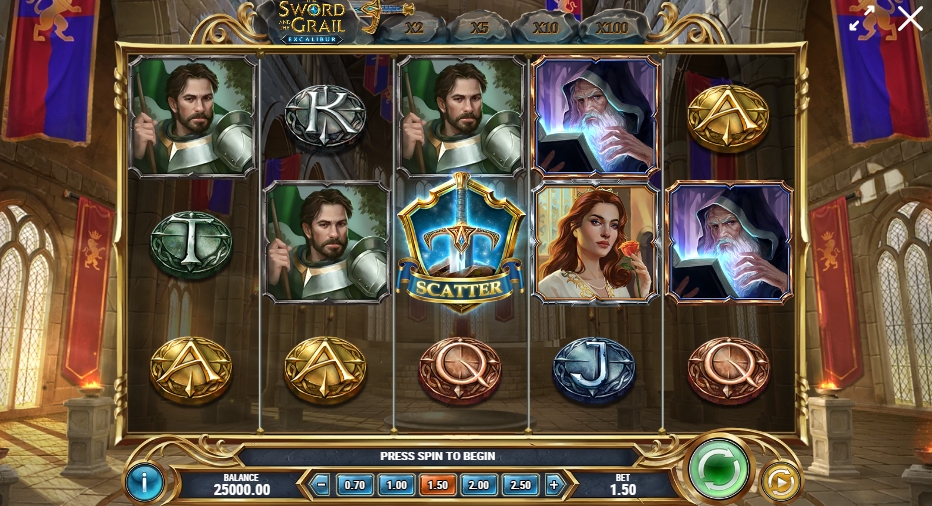Pick the 2.50 bet option
The width and height of the screenshot is (932, 506).
521,485
